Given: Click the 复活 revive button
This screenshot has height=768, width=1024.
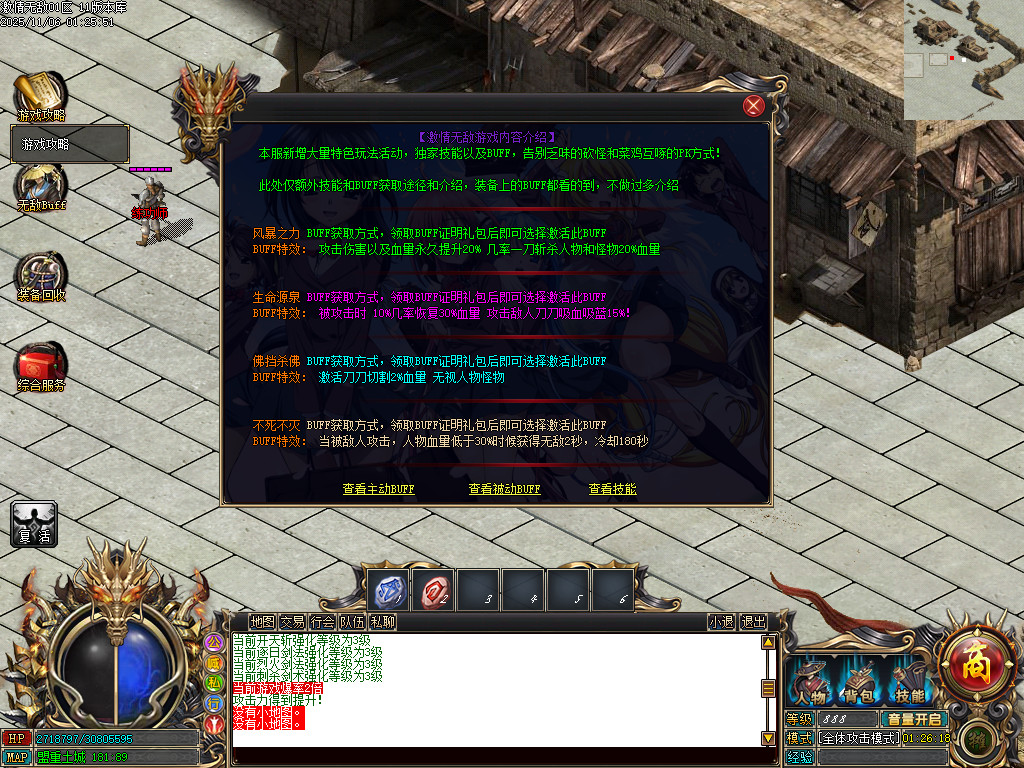Looking at the screenshot, I should pos(34,524).
